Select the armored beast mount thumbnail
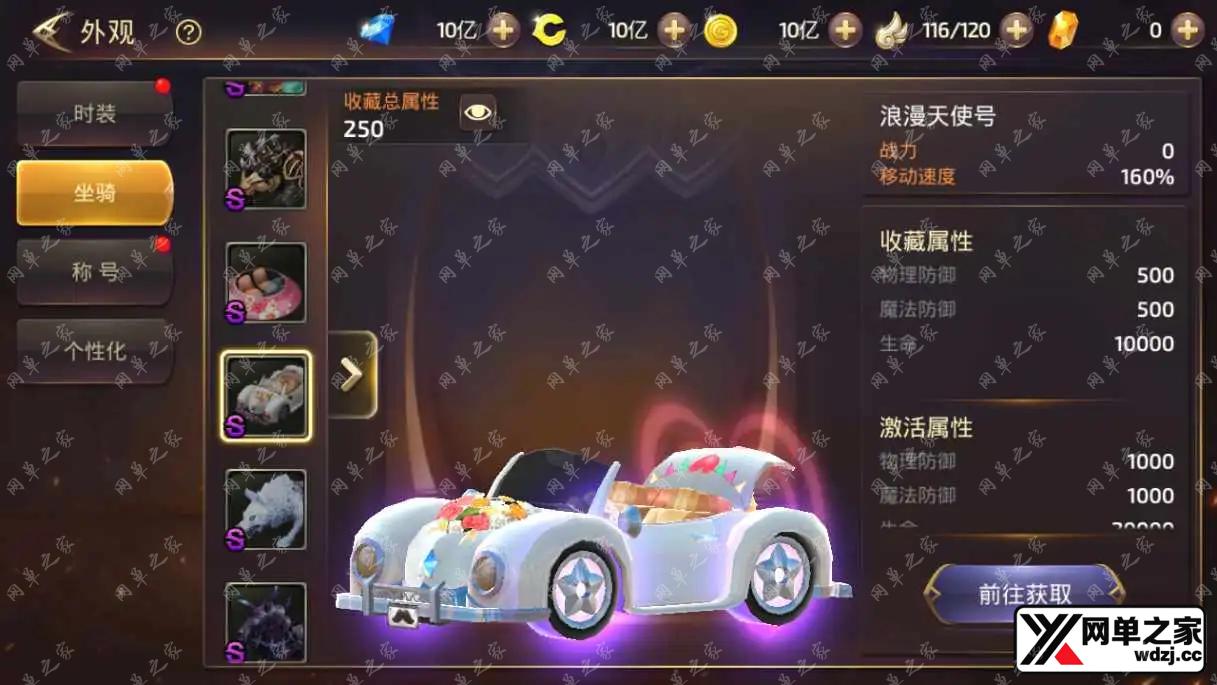 click(266, 169)
